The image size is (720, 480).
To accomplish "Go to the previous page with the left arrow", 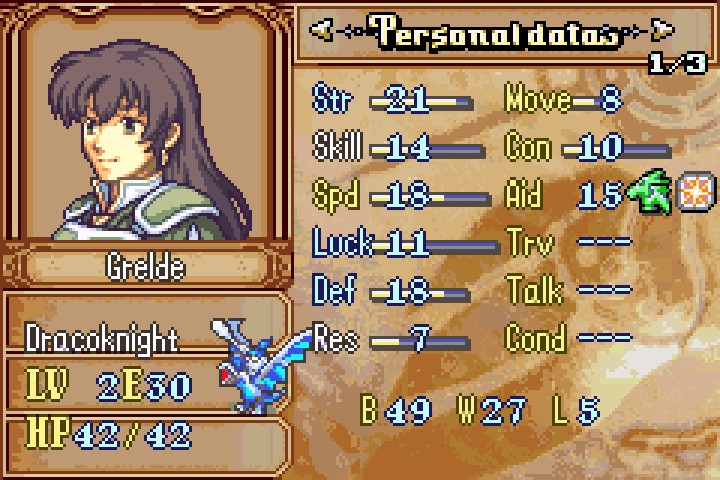I will point(322,30).
